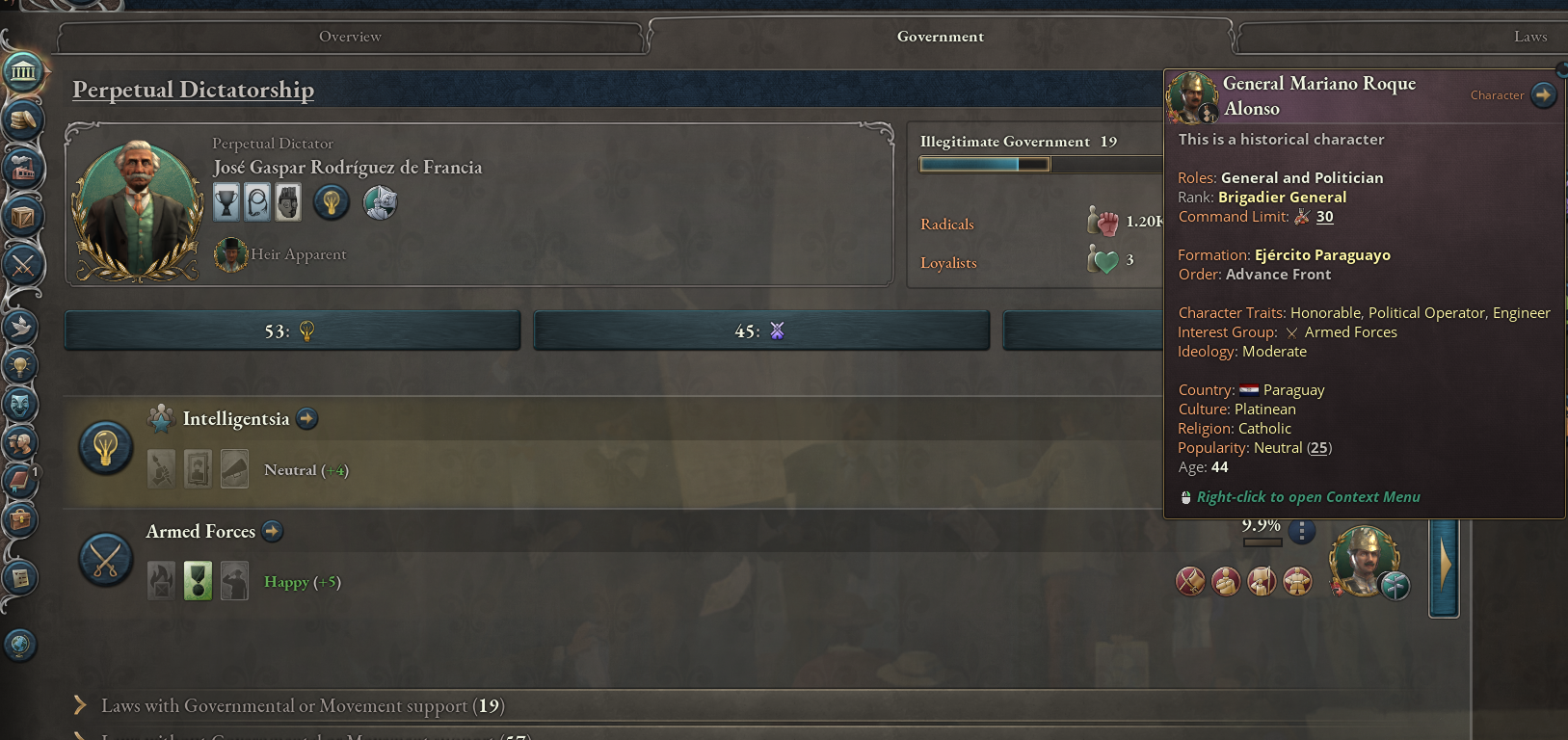Select Francia's trophy trait card
This screenshot has width=1568, height=740.
tap(227, 202)
